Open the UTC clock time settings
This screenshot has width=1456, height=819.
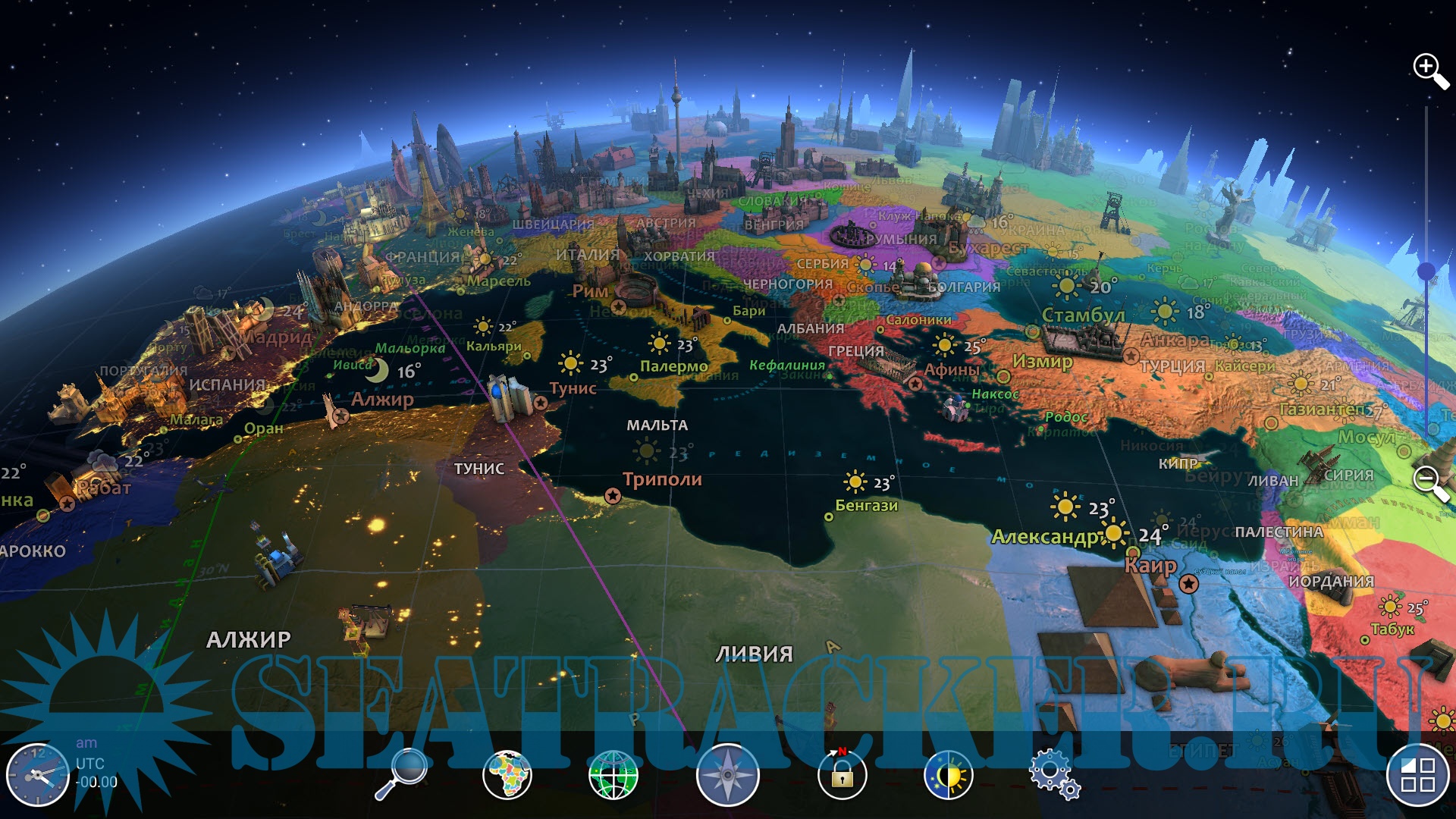click(37, 774)
